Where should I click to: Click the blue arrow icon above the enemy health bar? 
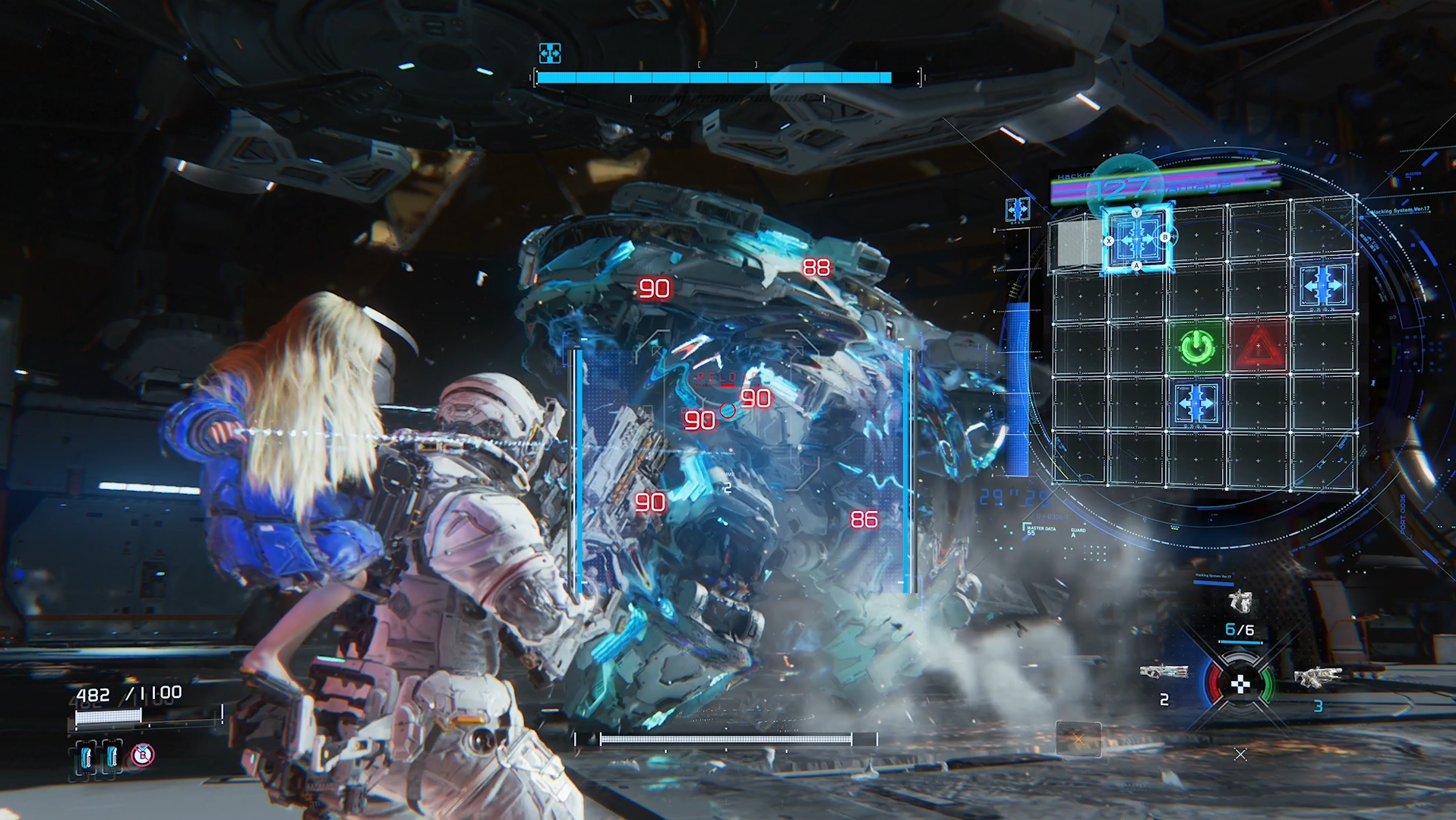[x=550, y=53]
